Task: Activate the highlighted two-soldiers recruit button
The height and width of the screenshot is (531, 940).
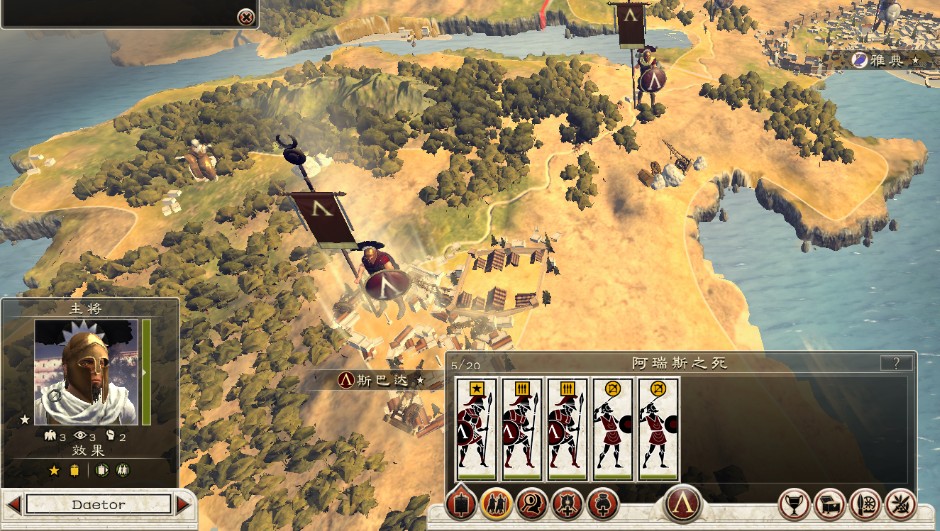Action: [496, 503]
